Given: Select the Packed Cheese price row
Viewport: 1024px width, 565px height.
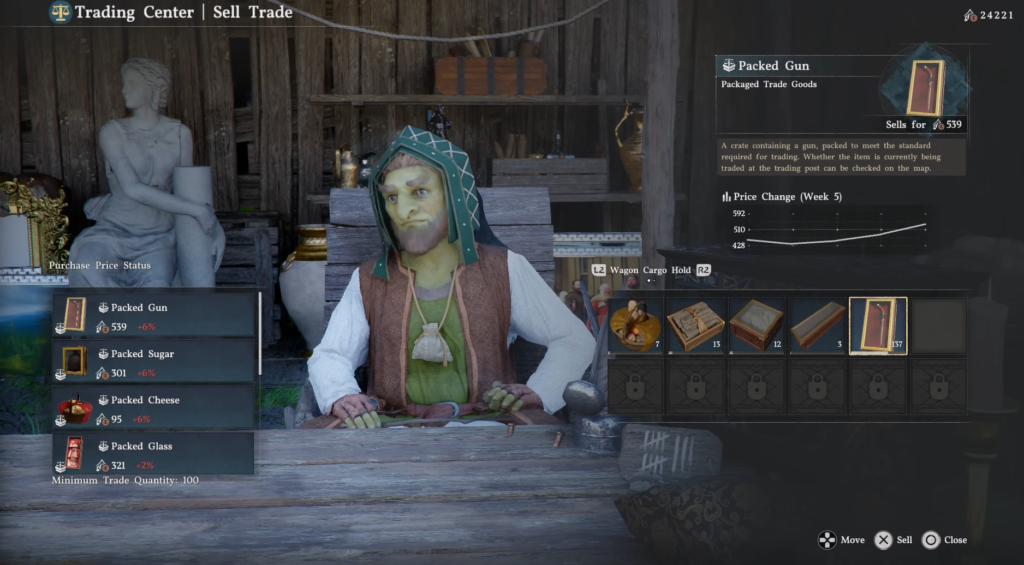Looking at the screenshot, I should click(x=154, y=407).
